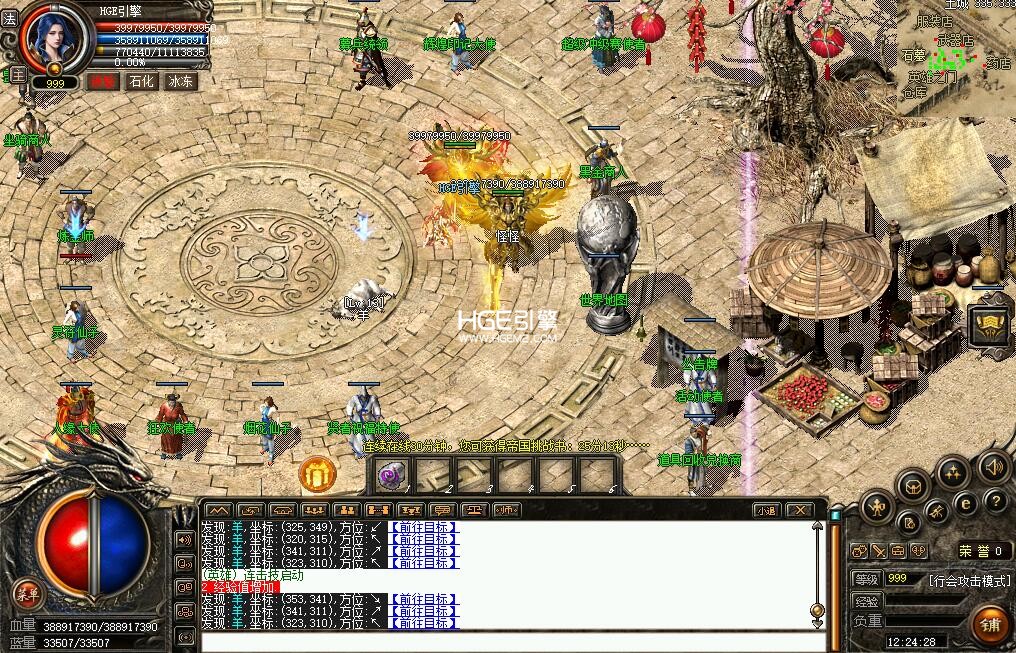Click the 菜单 menu button
1016x653 pixels.
[x=28, y=594]
